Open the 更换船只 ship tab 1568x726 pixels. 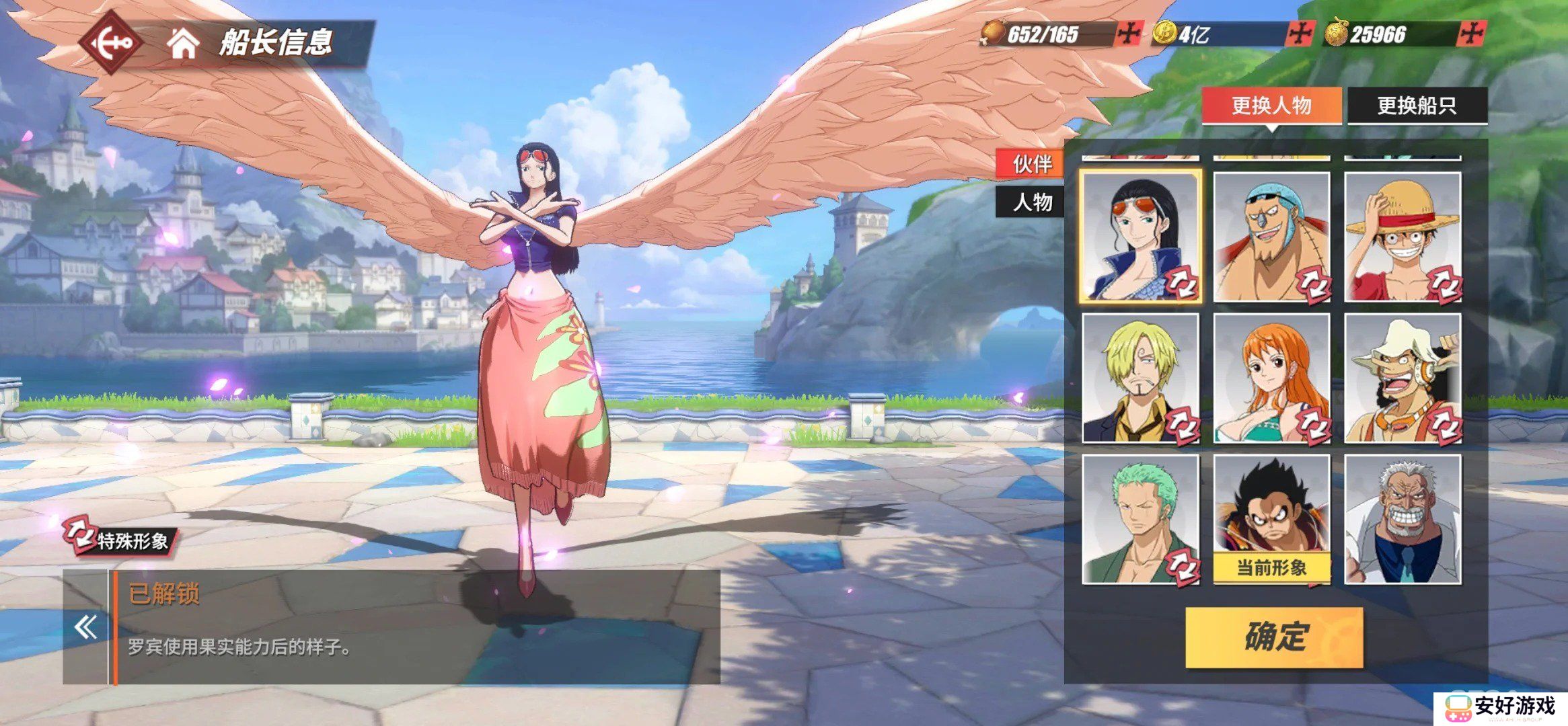coord(1417,106)
